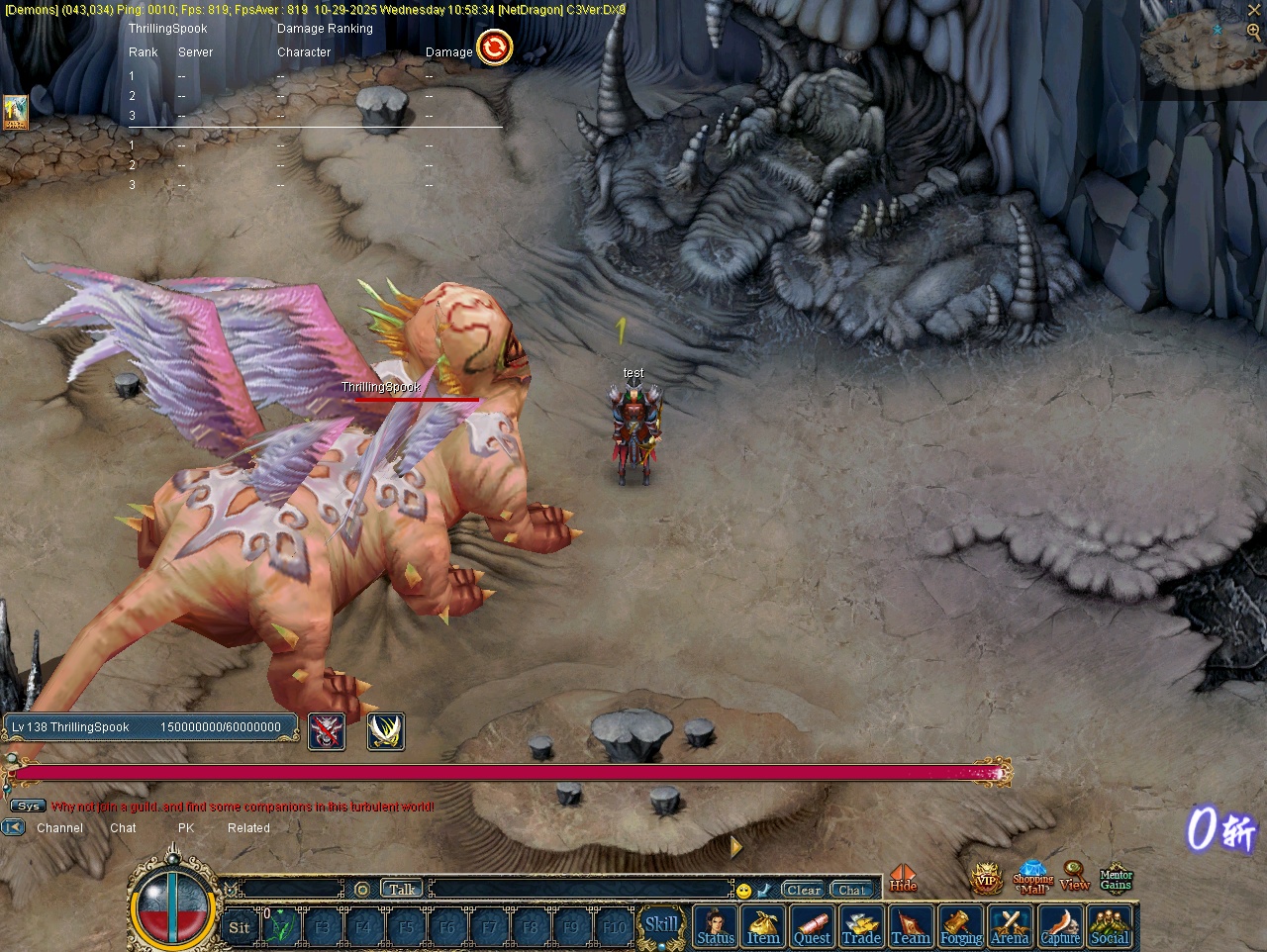The height and width of the screenshot is (952, 1267).
Task: Hide the interface with the Hide button
Action: [903, 879]
